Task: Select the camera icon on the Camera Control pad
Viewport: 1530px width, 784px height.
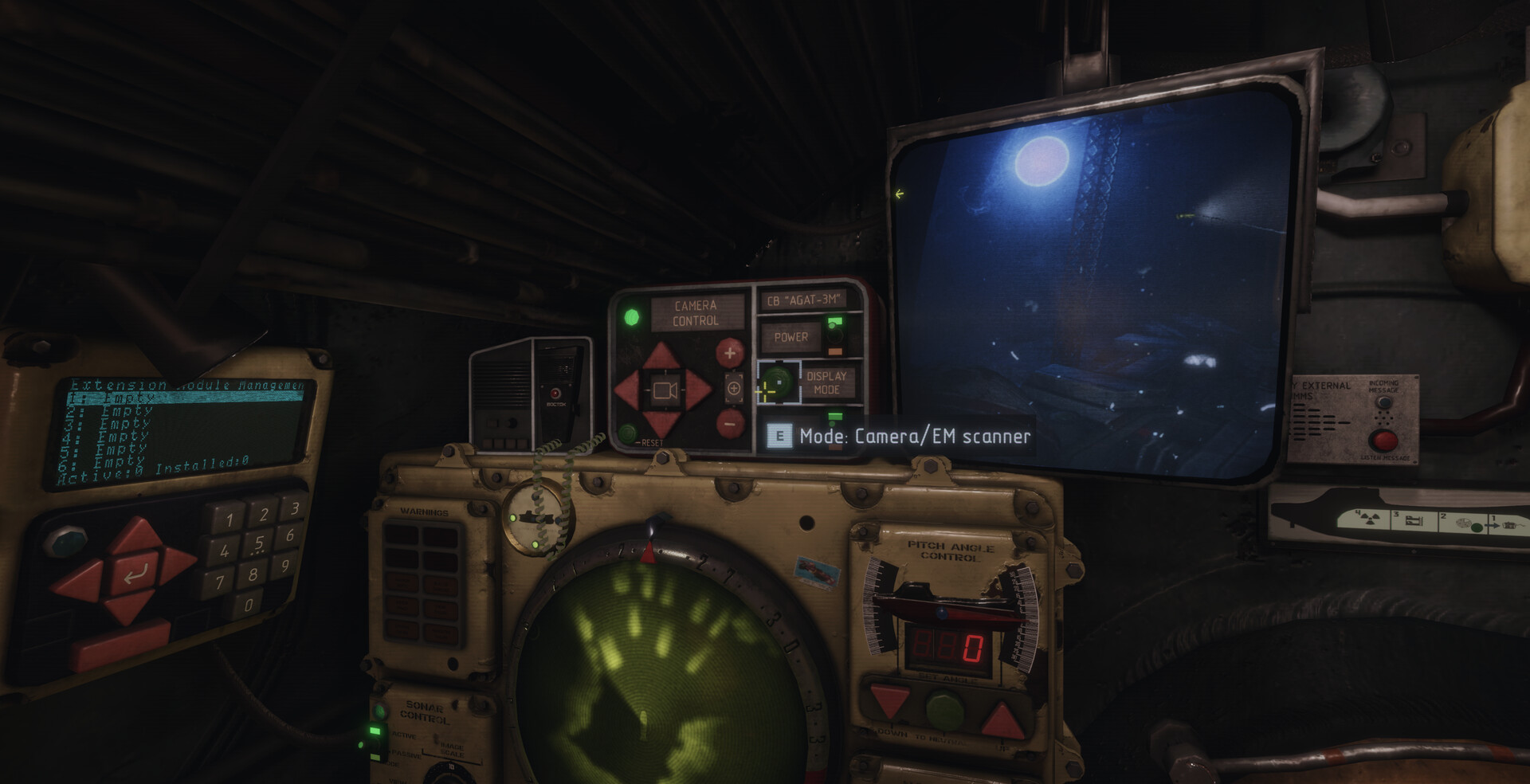Action: [664, 390]
